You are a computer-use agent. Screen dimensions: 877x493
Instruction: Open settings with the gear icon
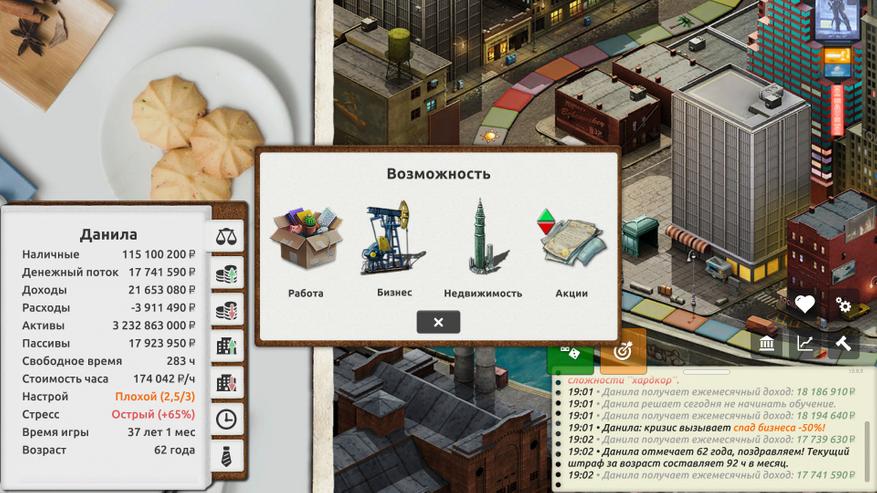(x=843, y=305)
